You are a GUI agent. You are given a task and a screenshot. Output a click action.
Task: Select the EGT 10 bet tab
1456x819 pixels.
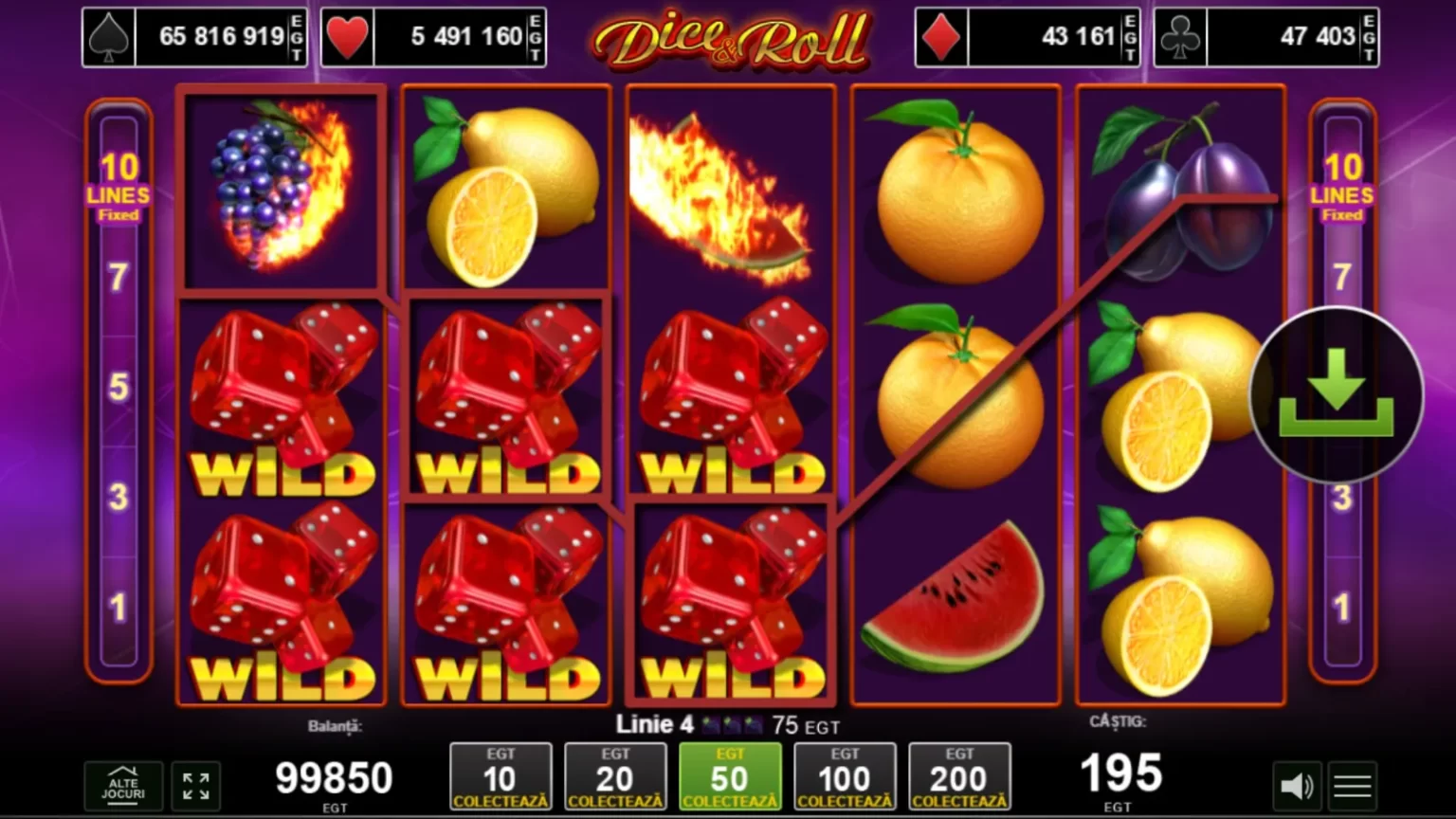tap(500, 776)
